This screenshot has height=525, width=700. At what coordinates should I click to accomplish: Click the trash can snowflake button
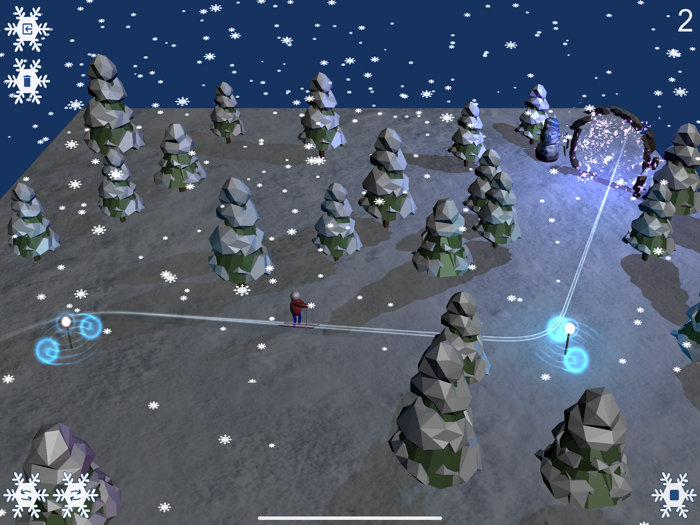click(27, 80)
